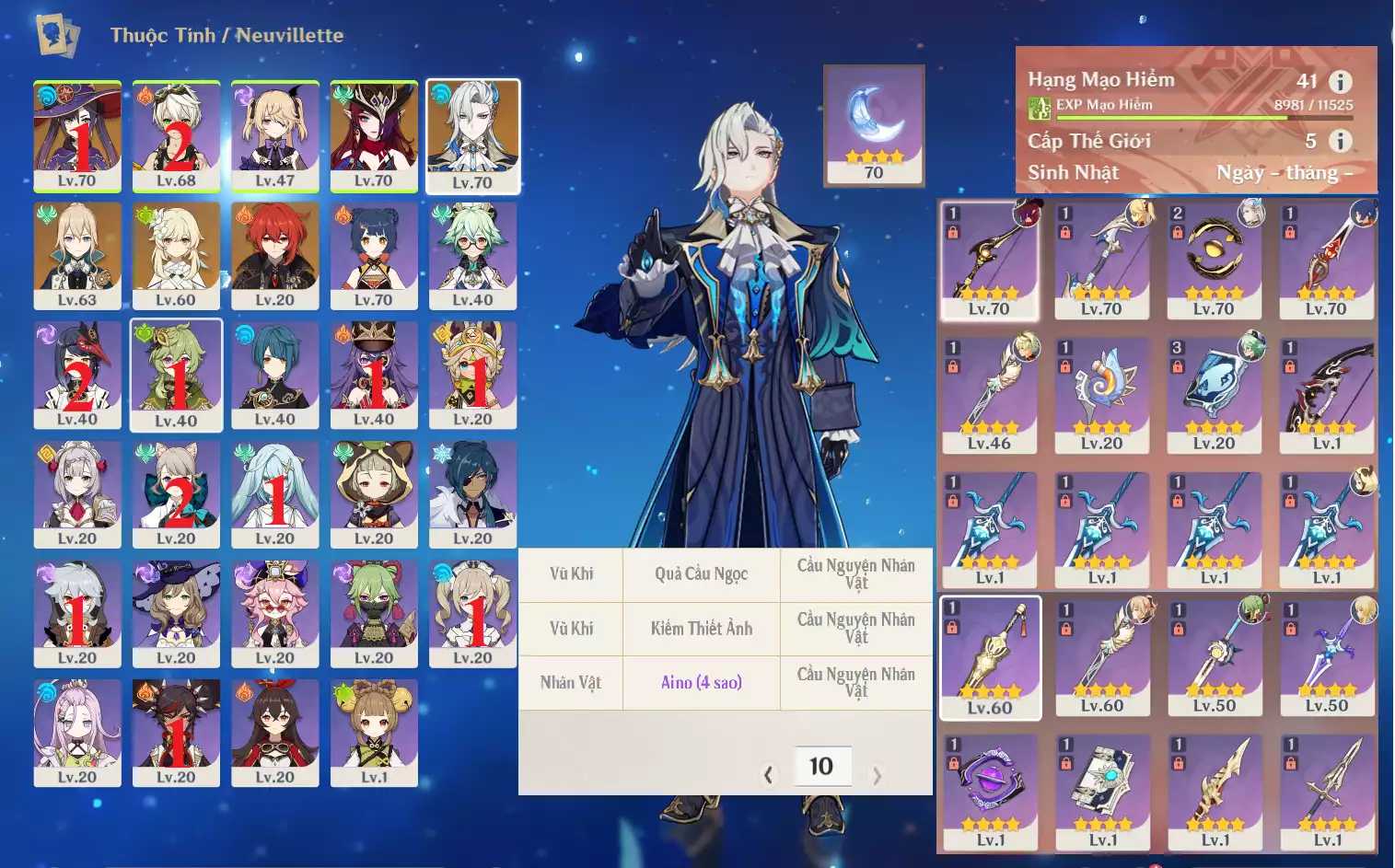Select Diluc's Lv.20 portrait

point(274,256)
